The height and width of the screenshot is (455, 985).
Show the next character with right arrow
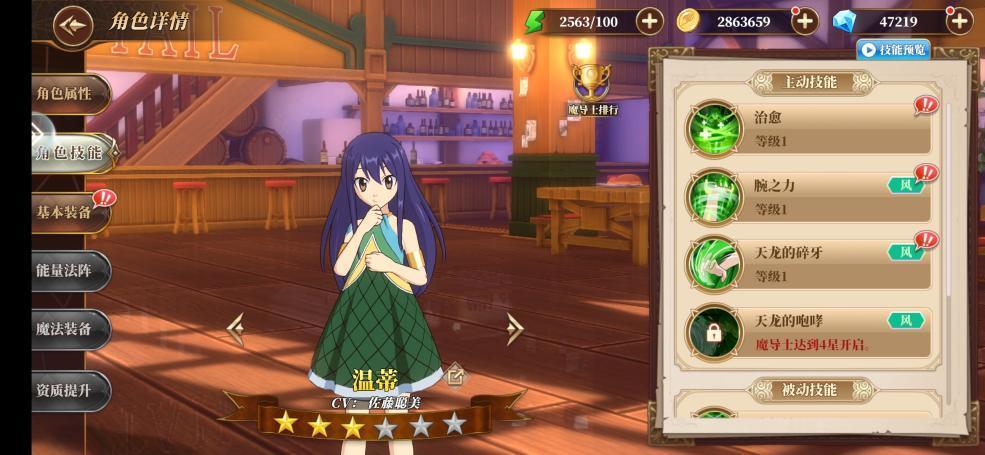(514, 328)
